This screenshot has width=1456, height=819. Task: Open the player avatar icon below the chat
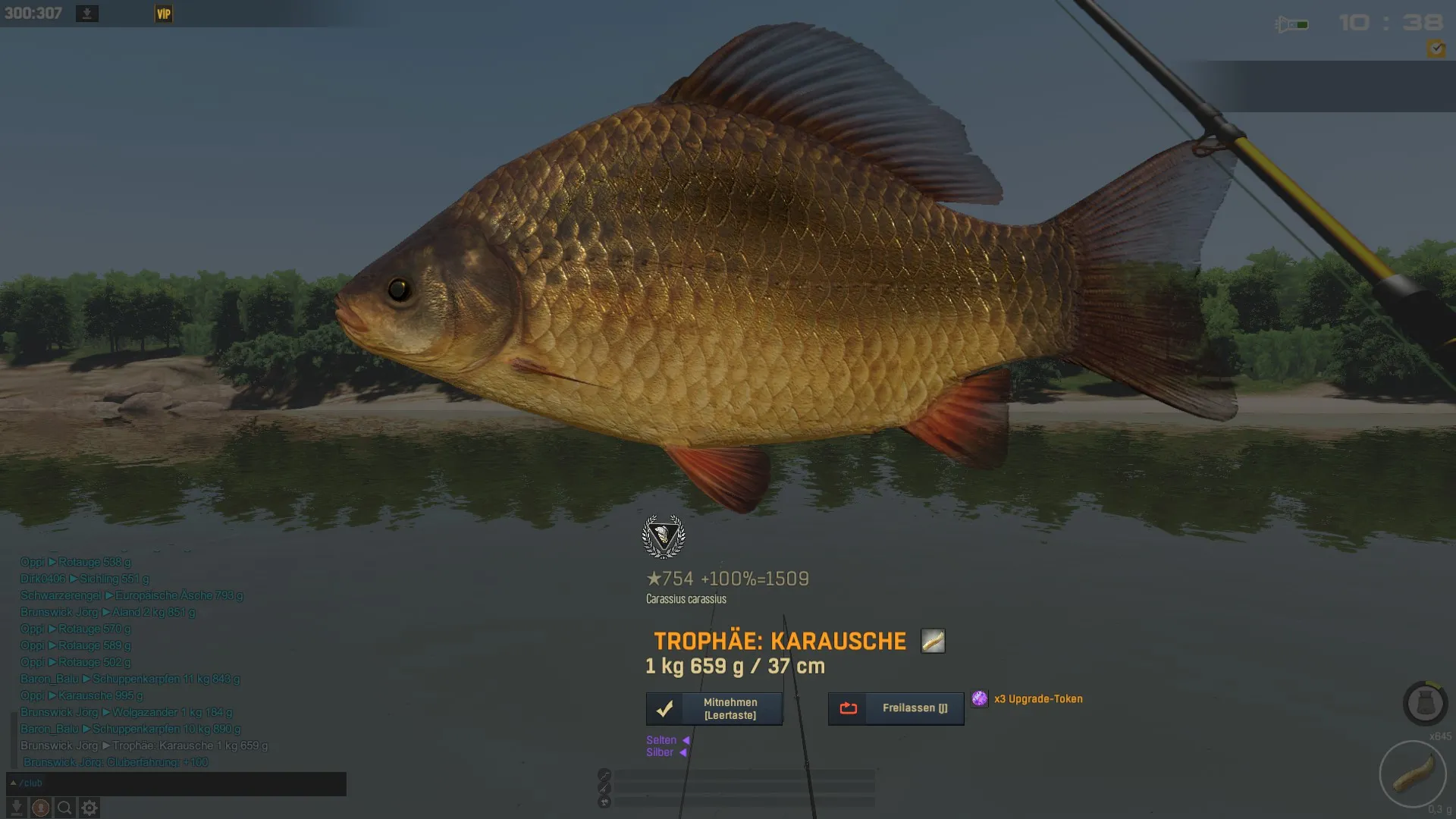pyautogui.click(x=41, y=808)
